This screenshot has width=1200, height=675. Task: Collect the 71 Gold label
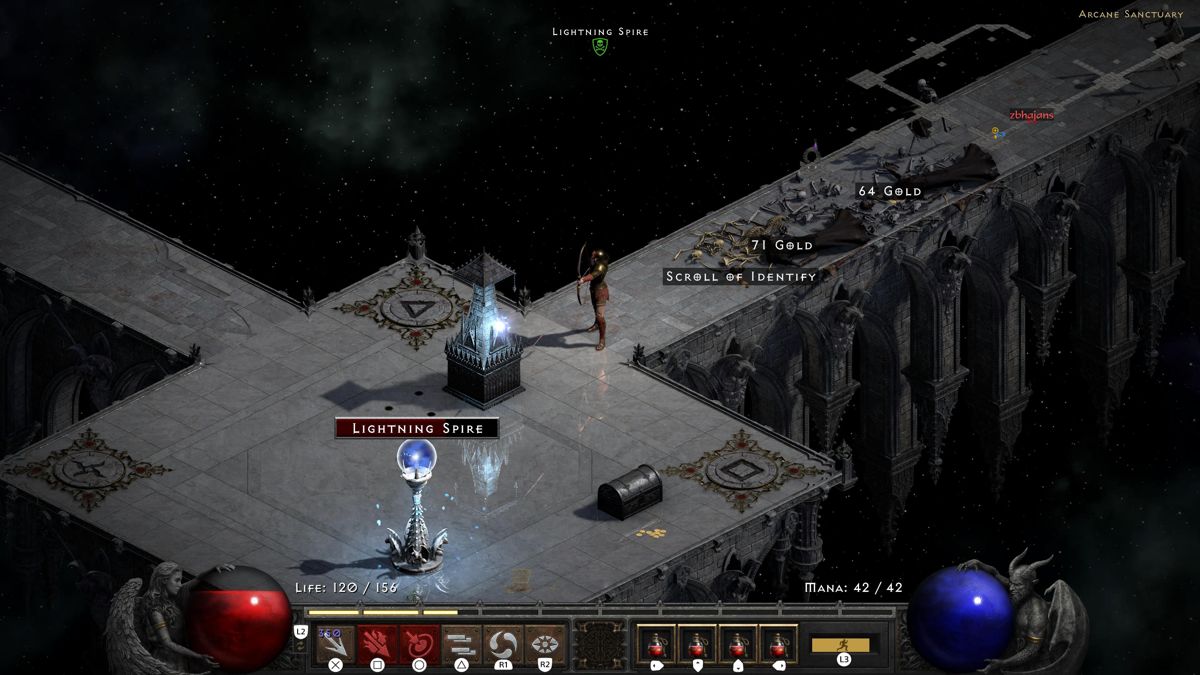(782, 245)
